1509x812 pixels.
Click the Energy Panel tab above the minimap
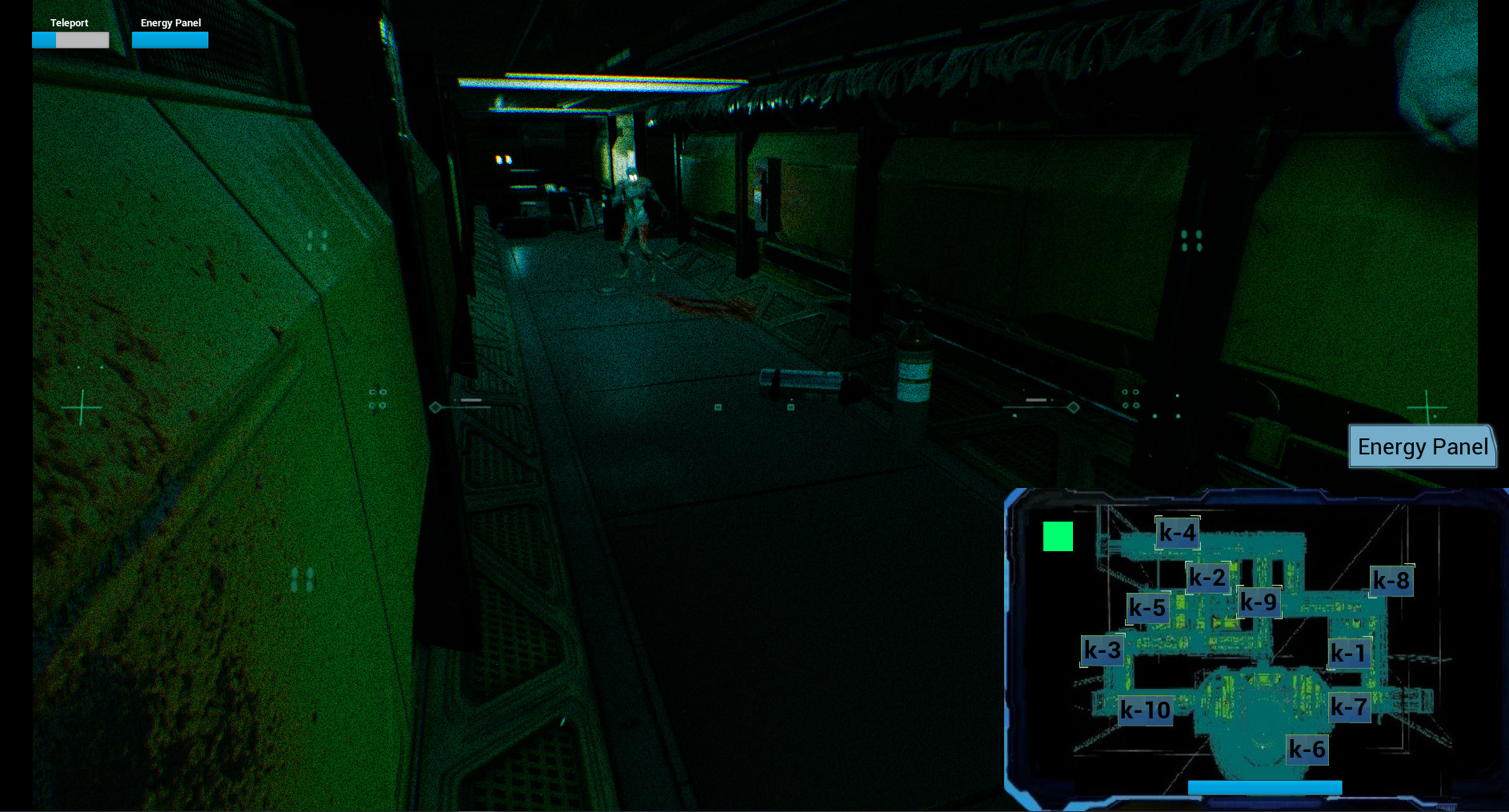pos(1423,446)
